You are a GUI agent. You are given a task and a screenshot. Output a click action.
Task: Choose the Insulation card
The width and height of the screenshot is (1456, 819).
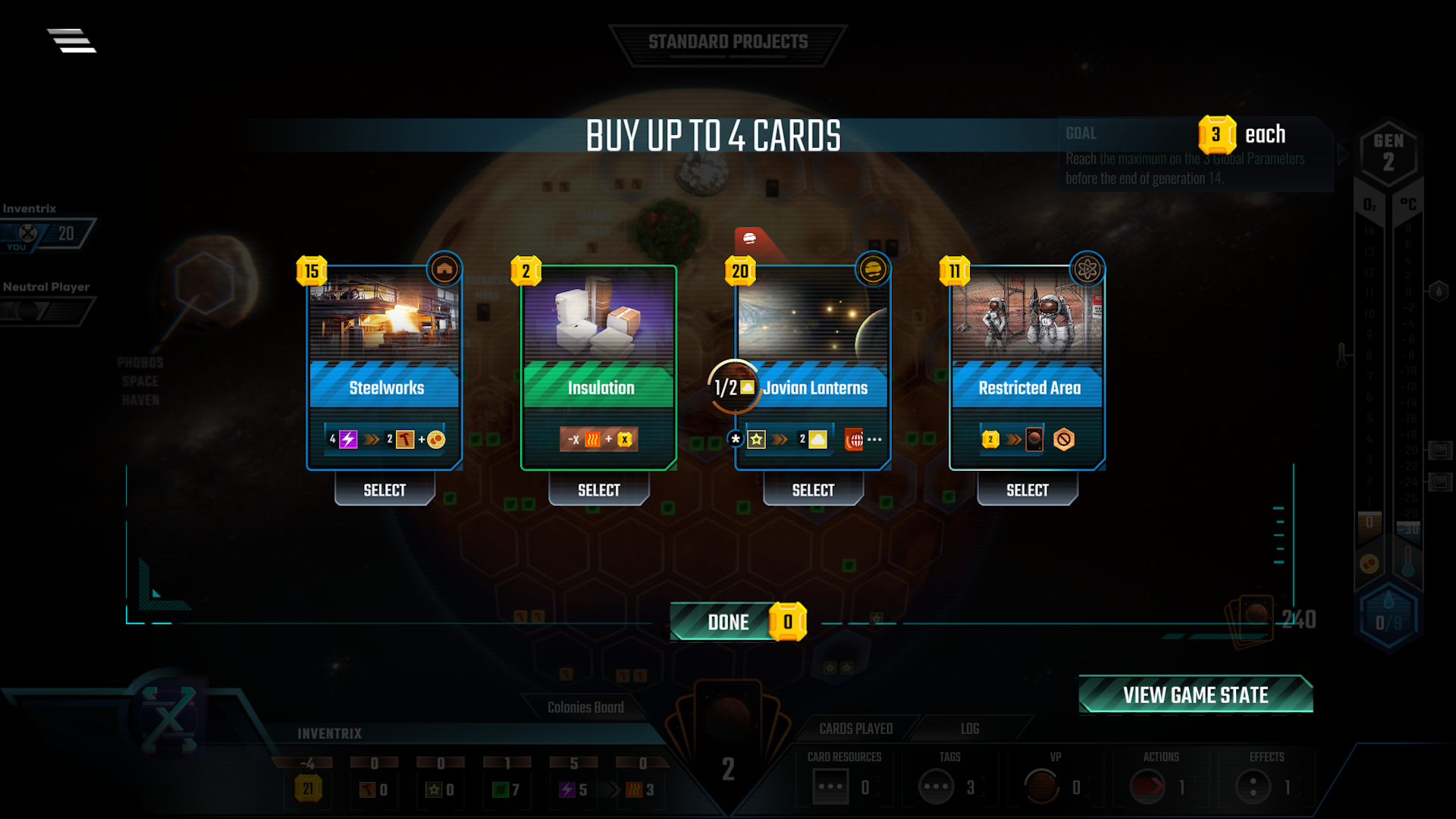click(x=598, y=364)
